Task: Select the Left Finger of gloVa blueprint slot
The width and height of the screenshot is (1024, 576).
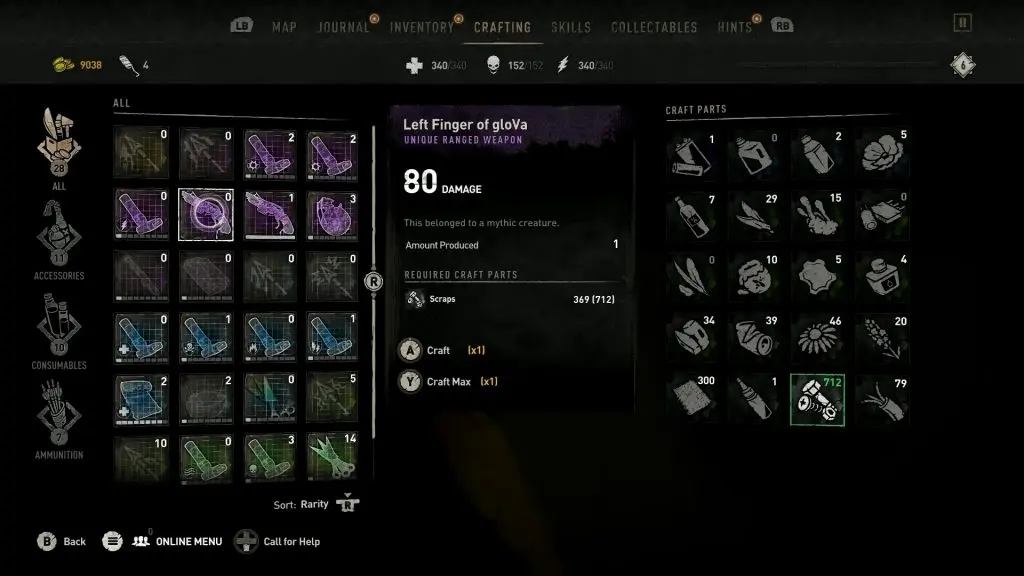Action: [x=206, y=214]
